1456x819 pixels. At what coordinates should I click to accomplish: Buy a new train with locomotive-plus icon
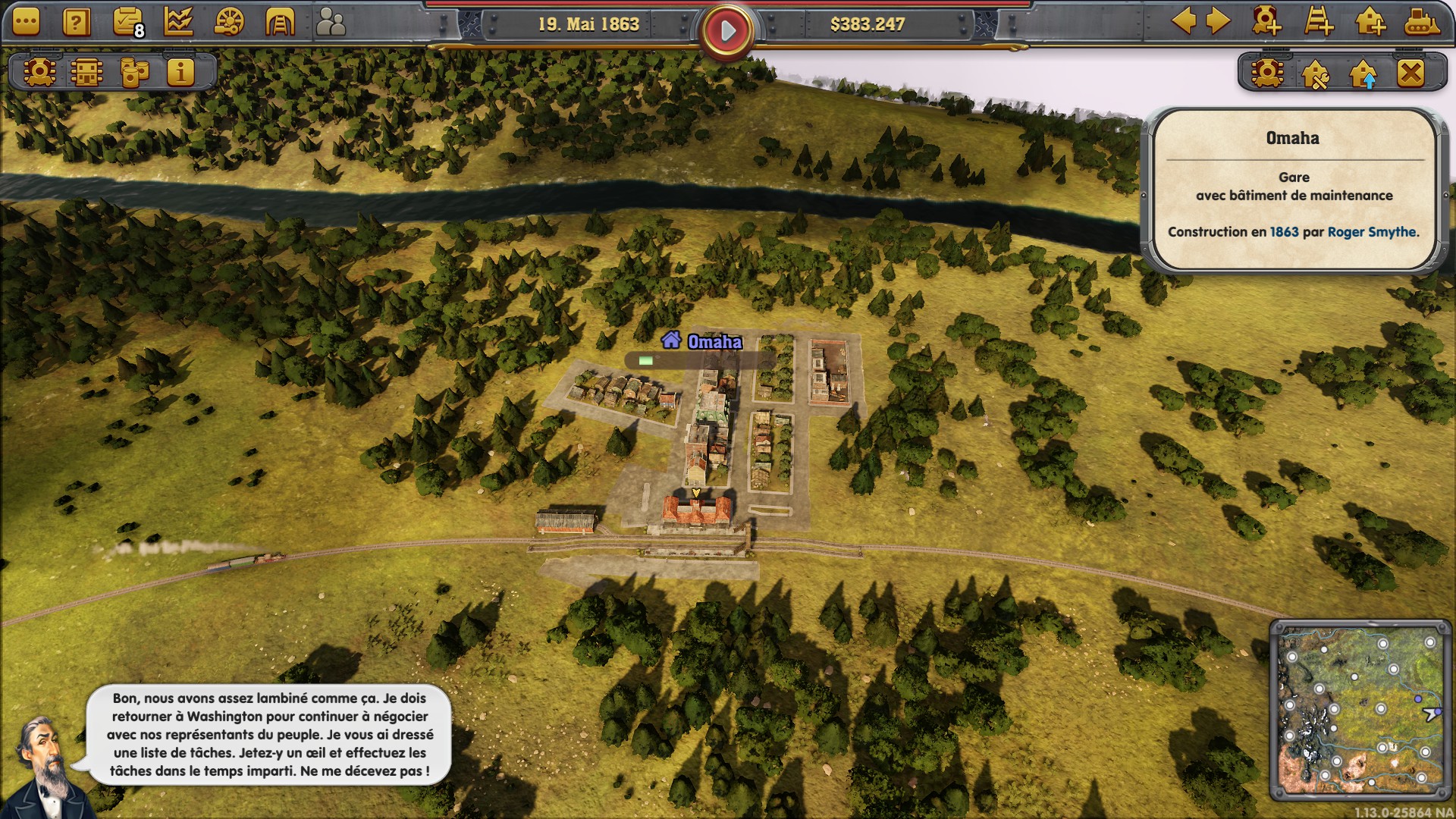[x=1266, y=21]
